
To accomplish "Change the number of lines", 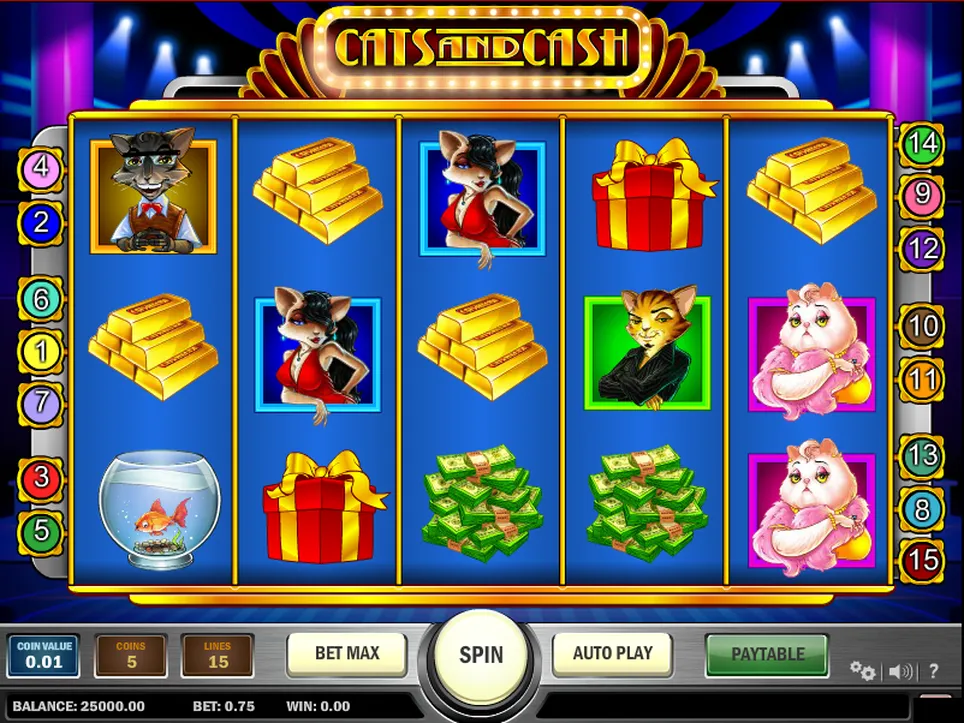I will pos(217,655).
